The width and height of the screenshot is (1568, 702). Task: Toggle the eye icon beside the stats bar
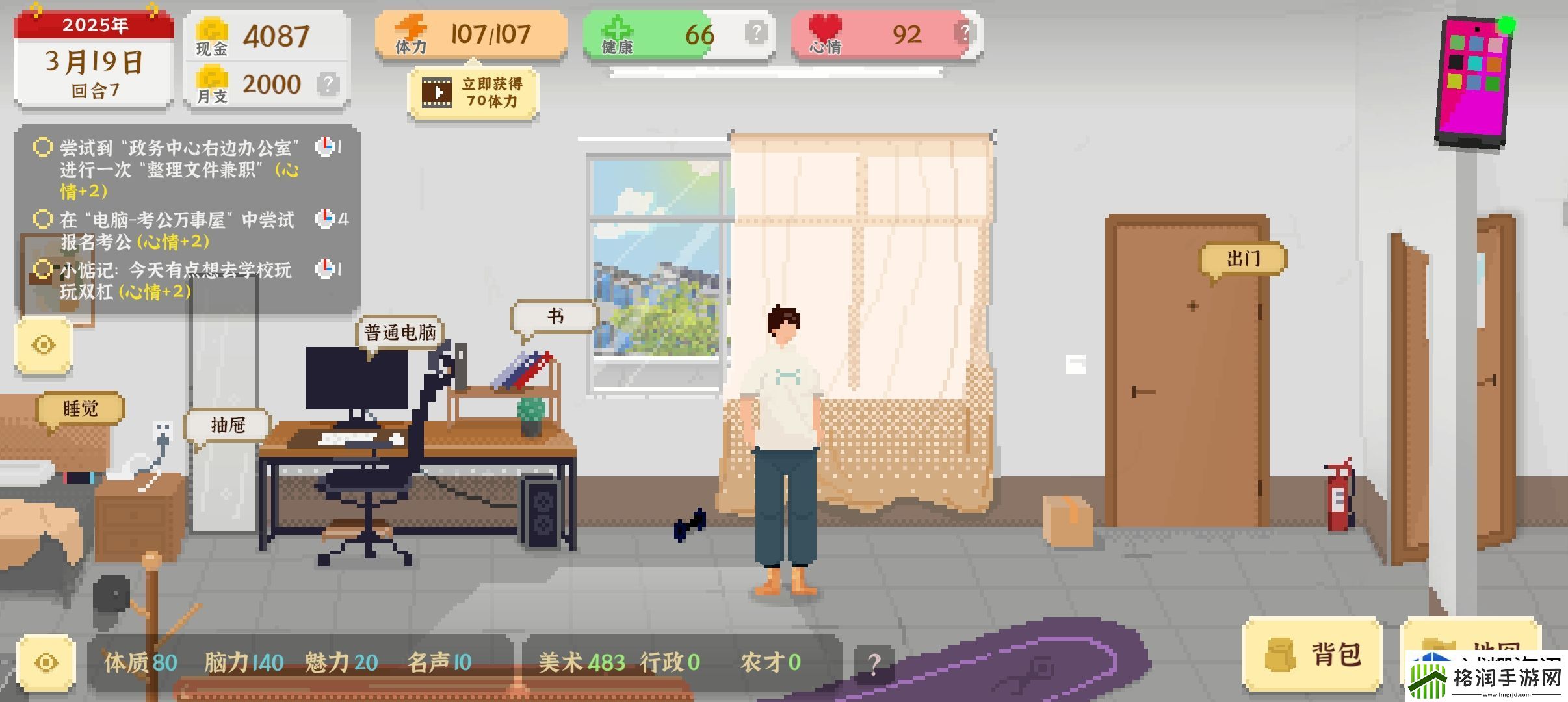46,662
